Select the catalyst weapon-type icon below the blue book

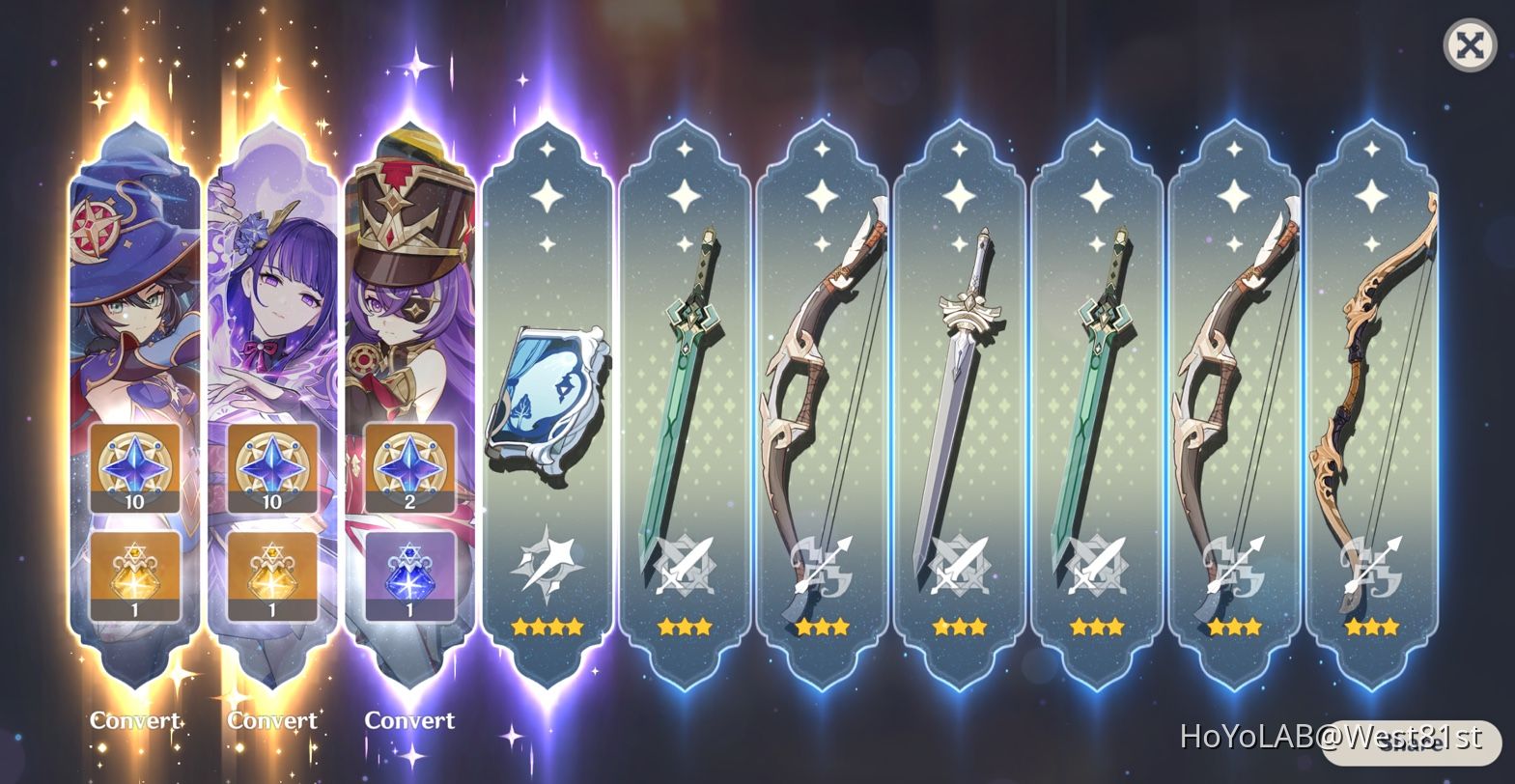pyautogui.click(x=547, y=566)
